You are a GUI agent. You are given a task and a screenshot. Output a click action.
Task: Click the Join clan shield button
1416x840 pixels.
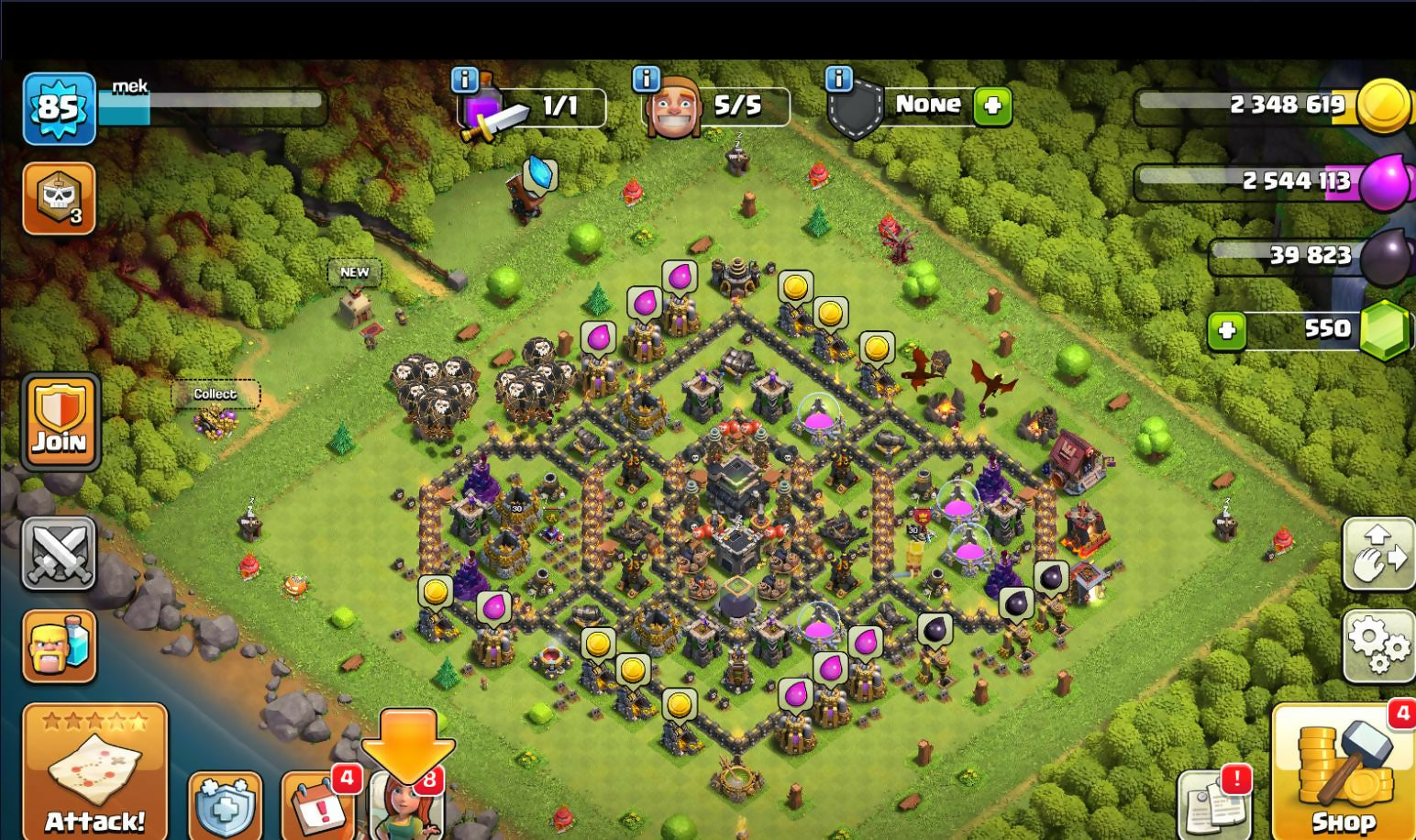click(60, 422)
